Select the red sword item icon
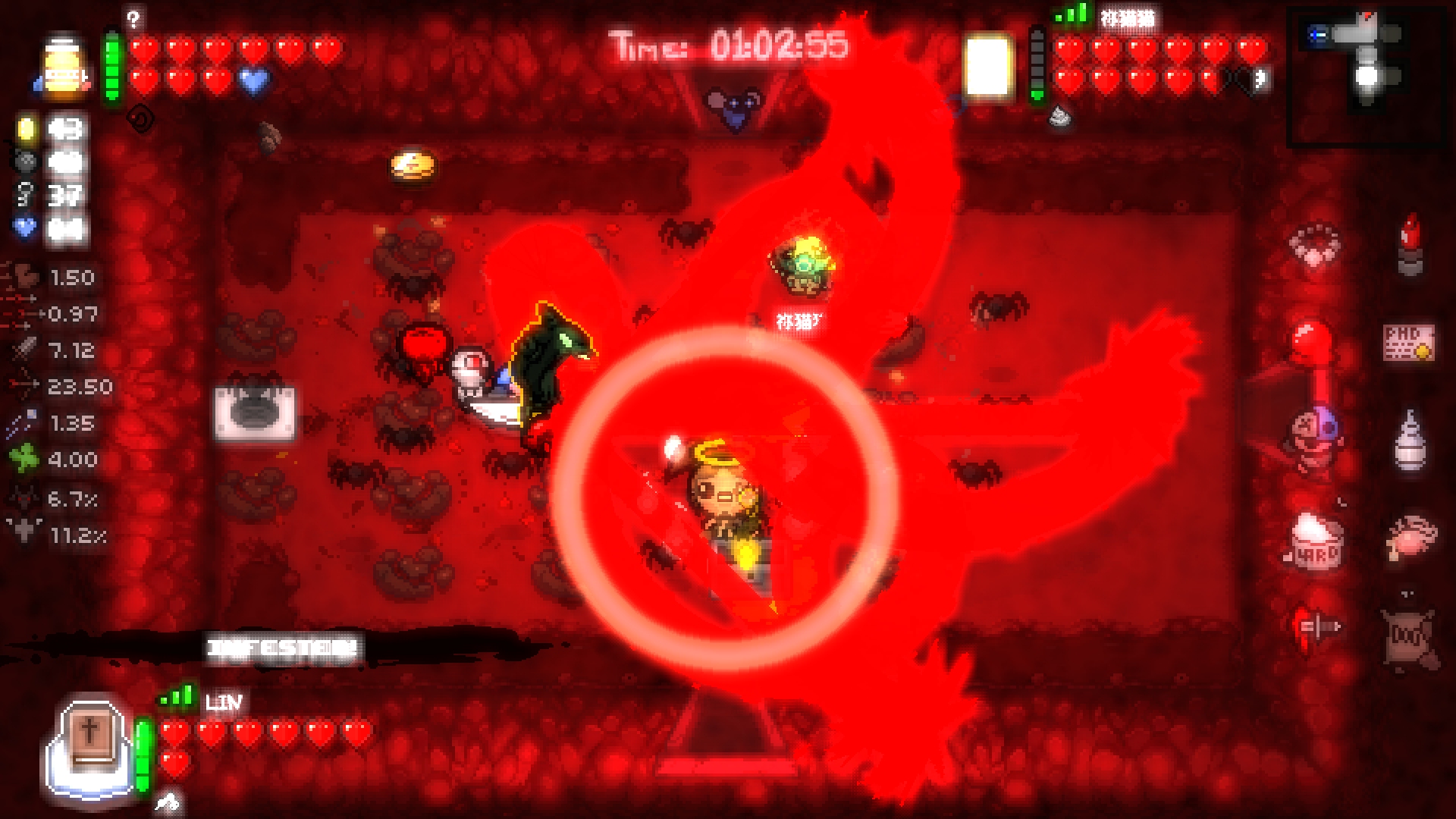Screen dimensions: 1456x819 (1315, 628)
